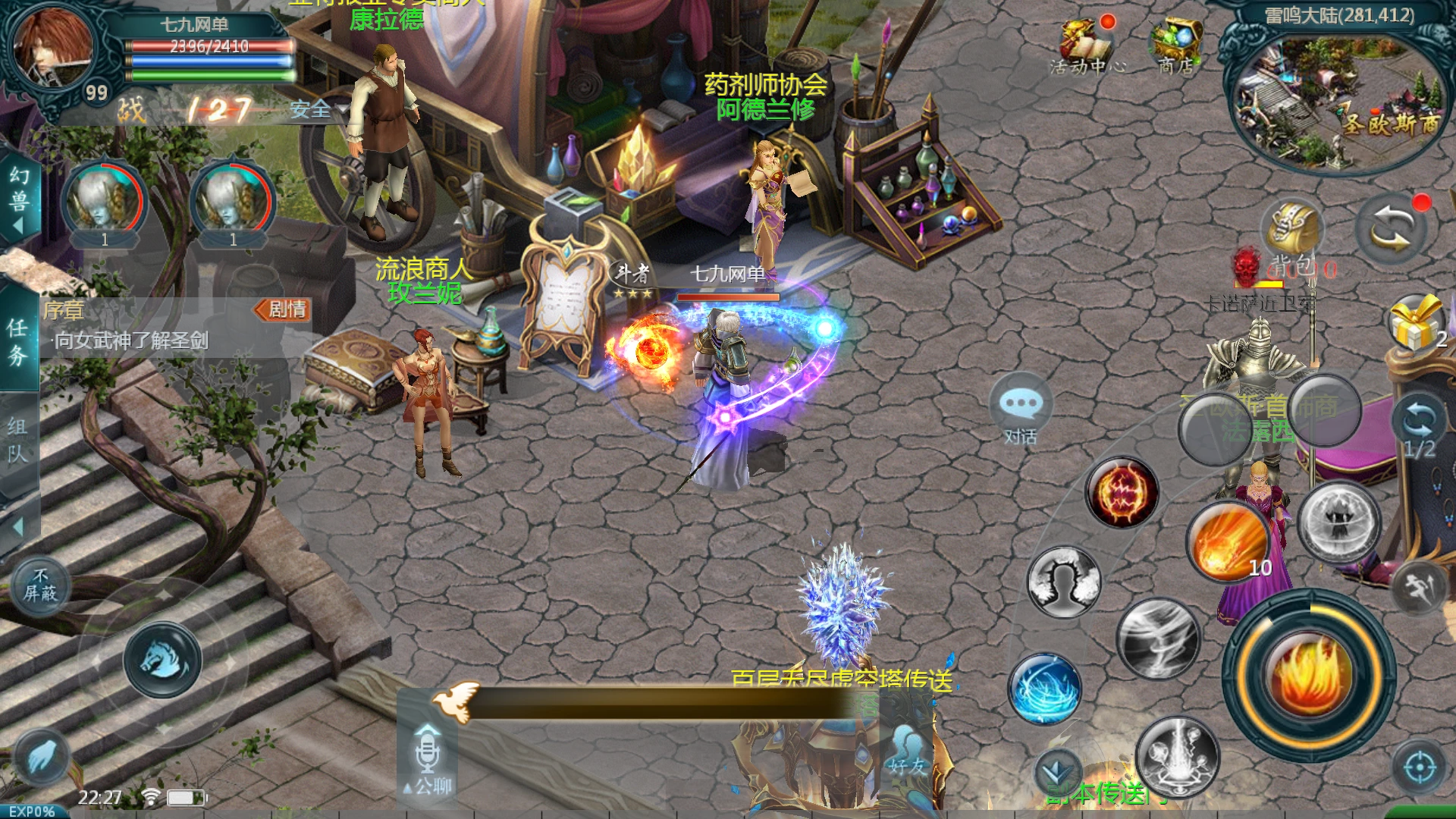Open the 活动中心 activity center
The image size is (1456, 819).
(x=1087, y=45)
